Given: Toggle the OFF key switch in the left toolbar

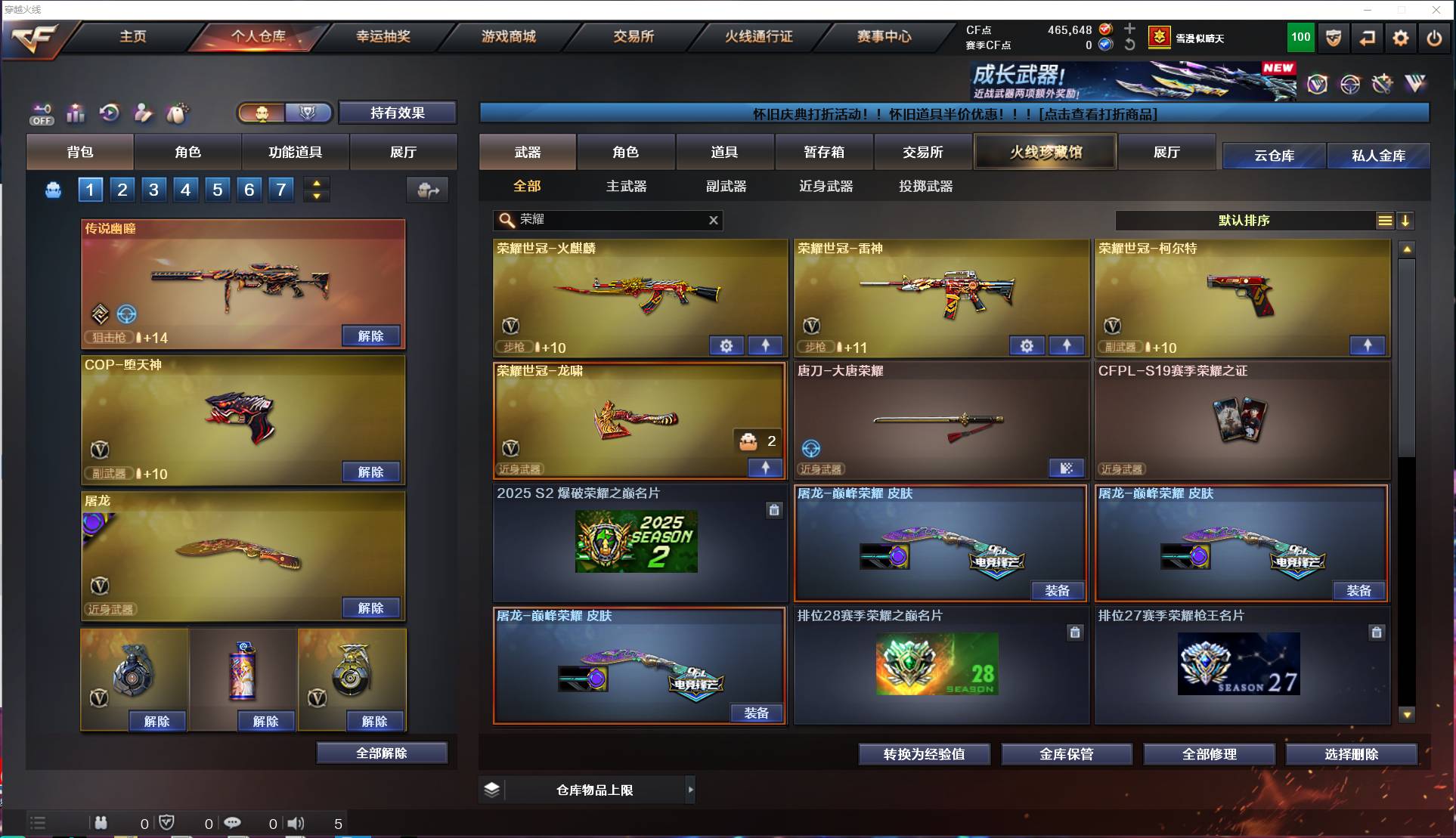Looking at the screenshot, I should click(x=42, y=113).
